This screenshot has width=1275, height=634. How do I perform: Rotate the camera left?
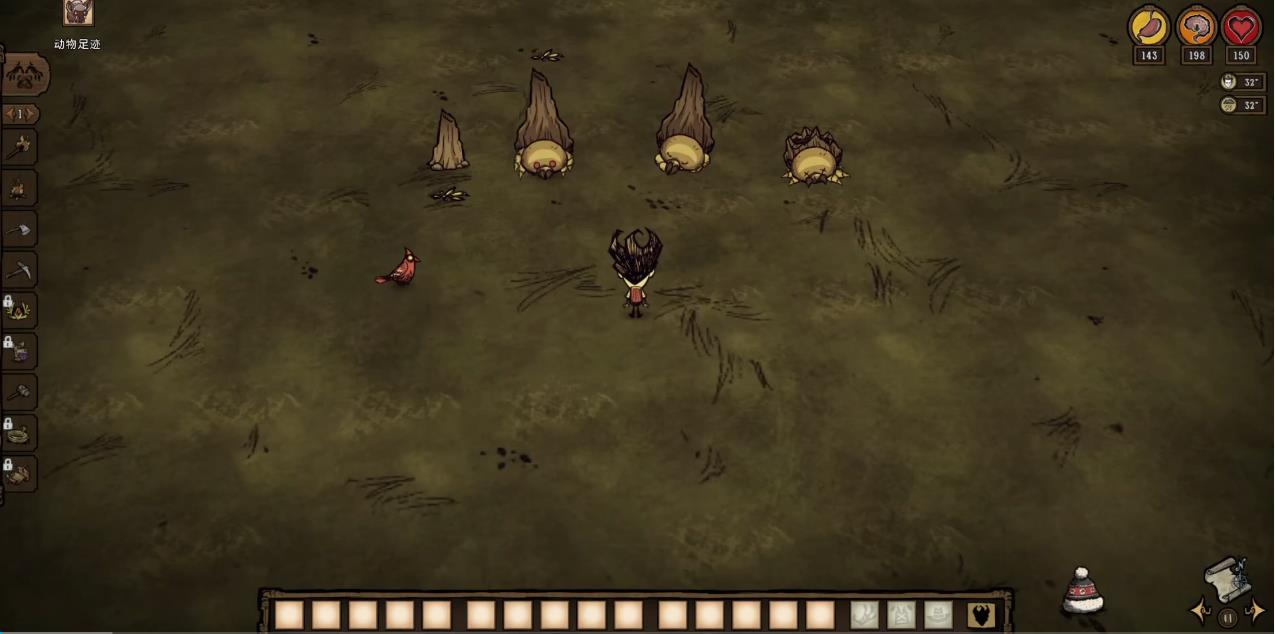tap(1200, 611)
